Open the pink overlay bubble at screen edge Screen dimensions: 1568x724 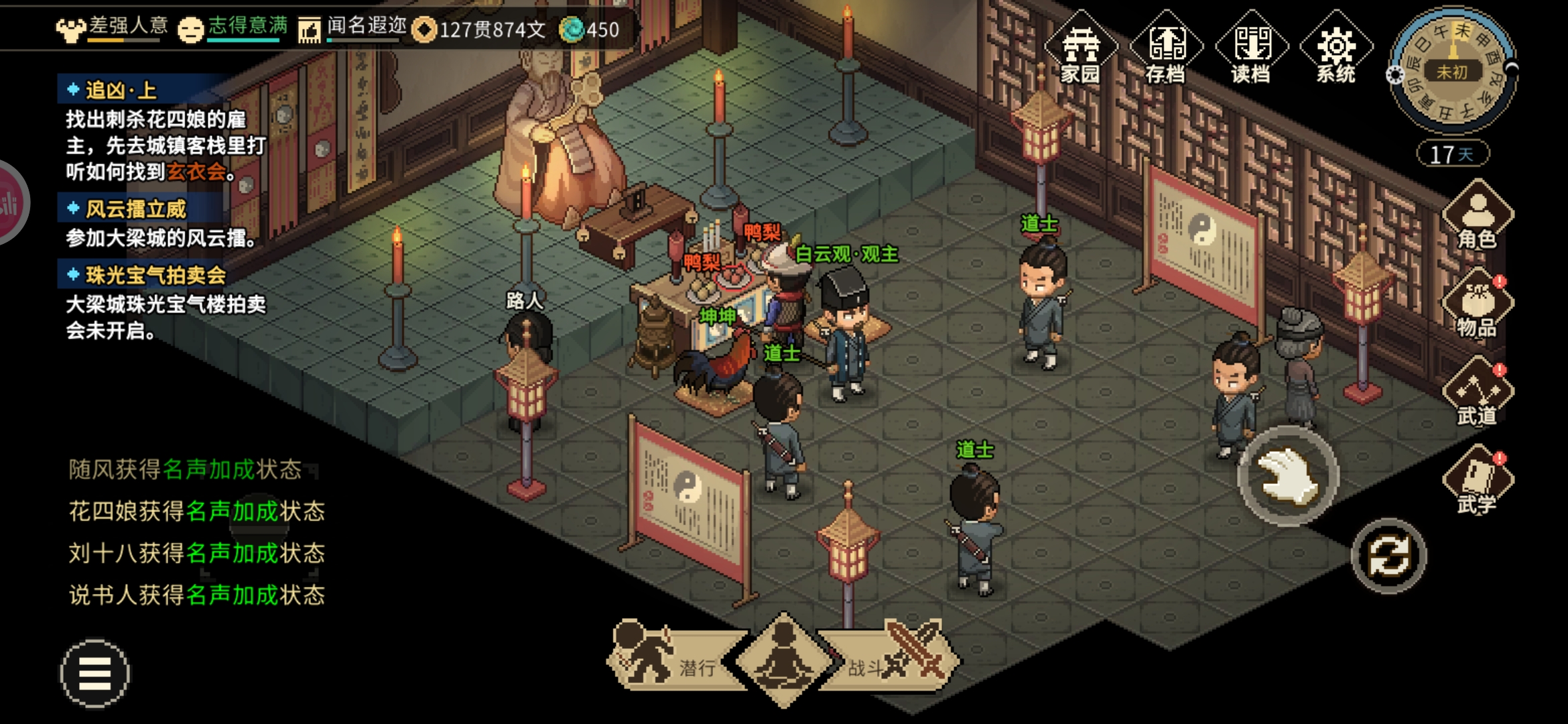(9, 202)
